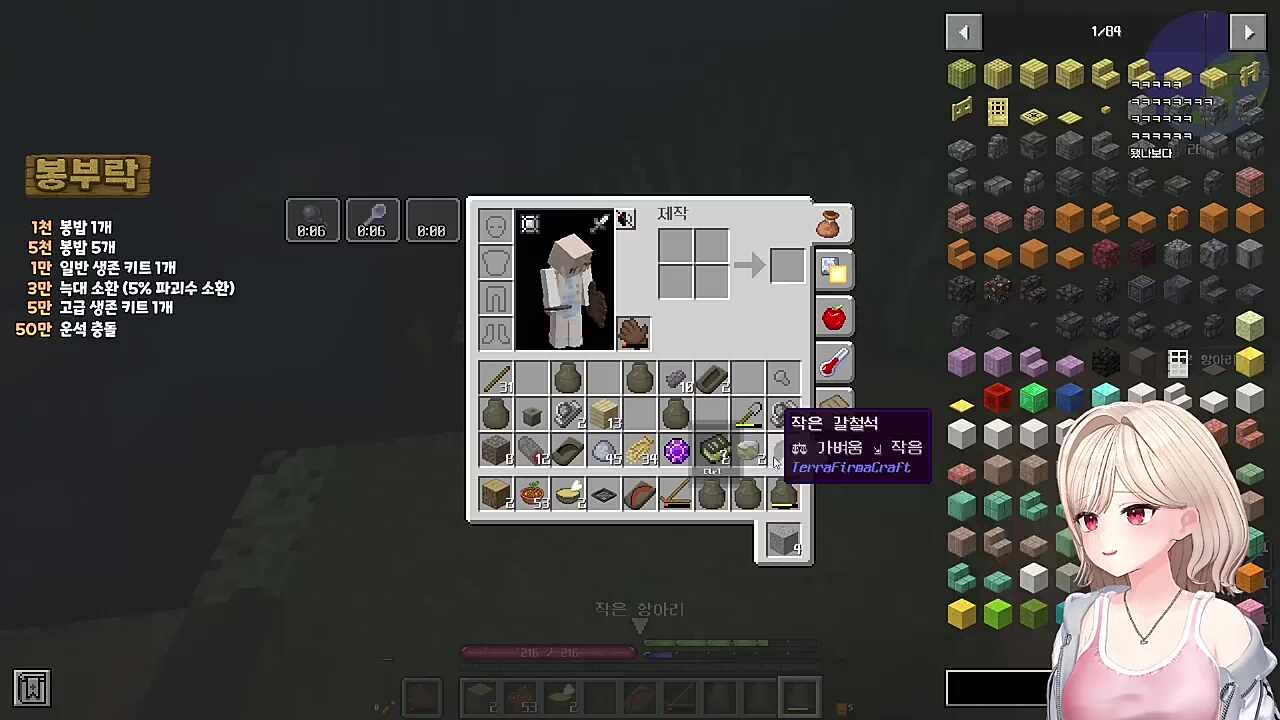
Task: Open the inventory pouch tab
Action: (831, 225)
